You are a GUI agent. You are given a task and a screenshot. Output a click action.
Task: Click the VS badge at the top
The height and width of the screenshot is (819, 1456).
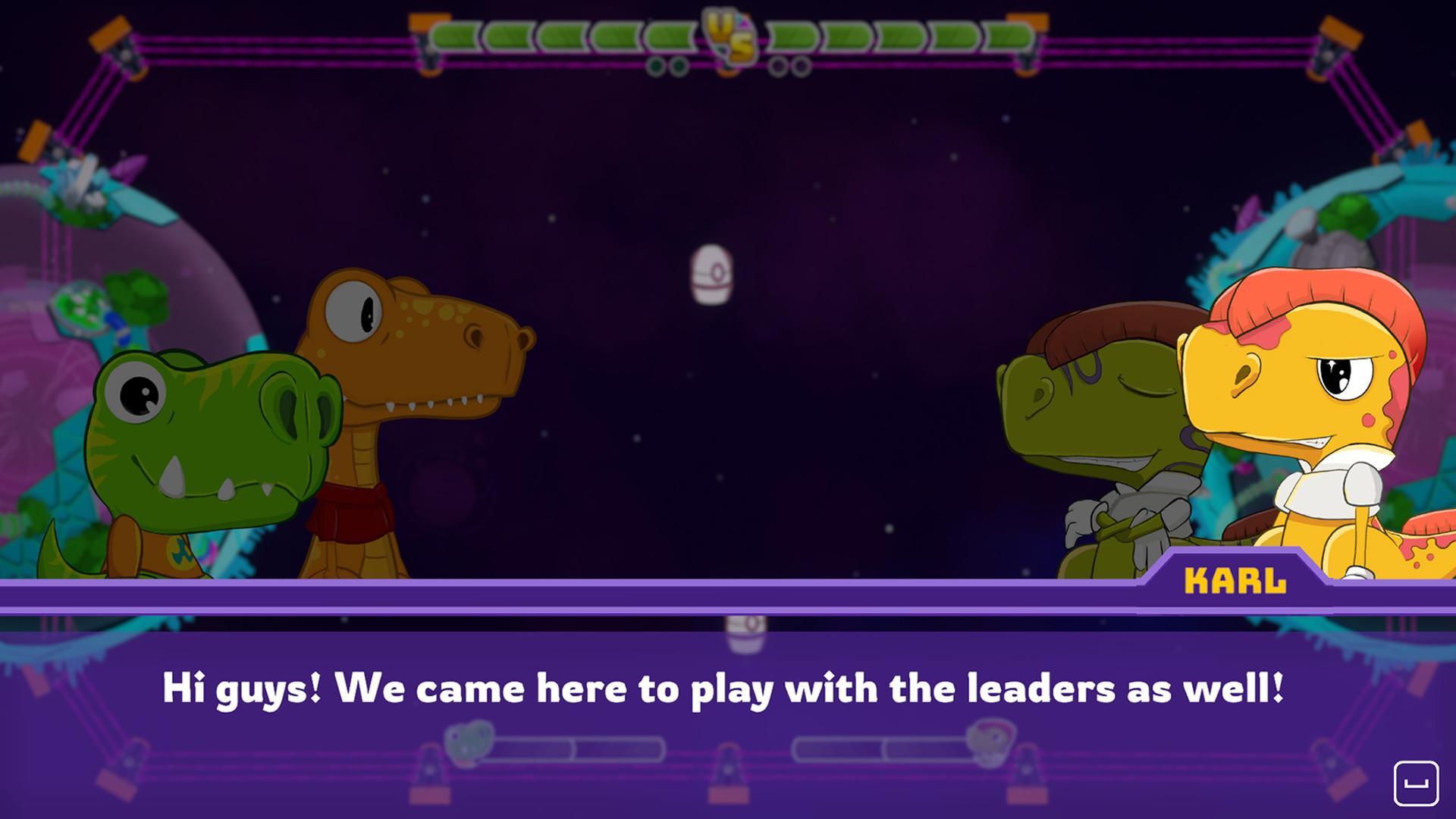coord(728,34)
